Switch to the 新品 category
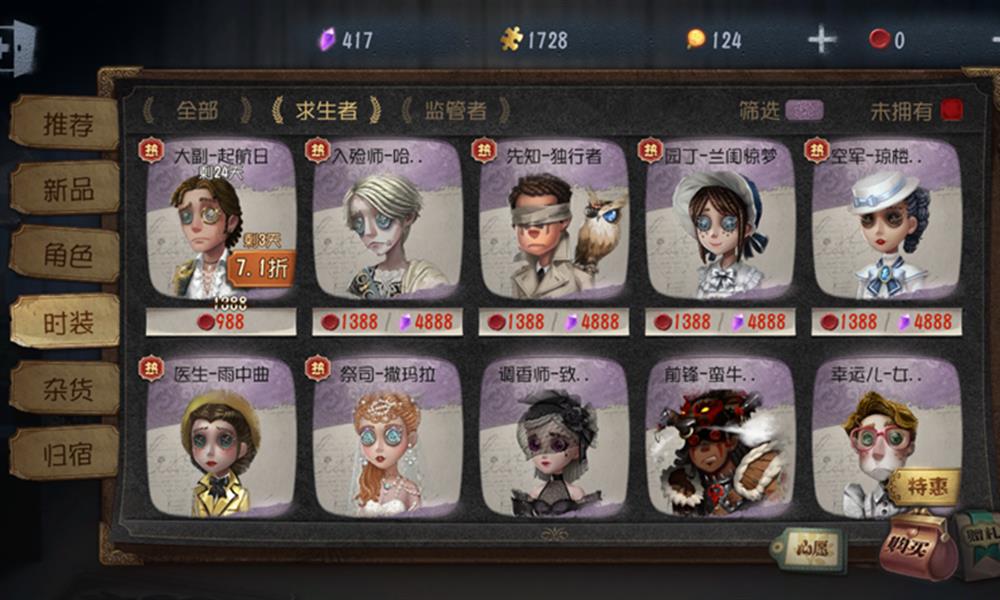 click(x=66, y=189)
